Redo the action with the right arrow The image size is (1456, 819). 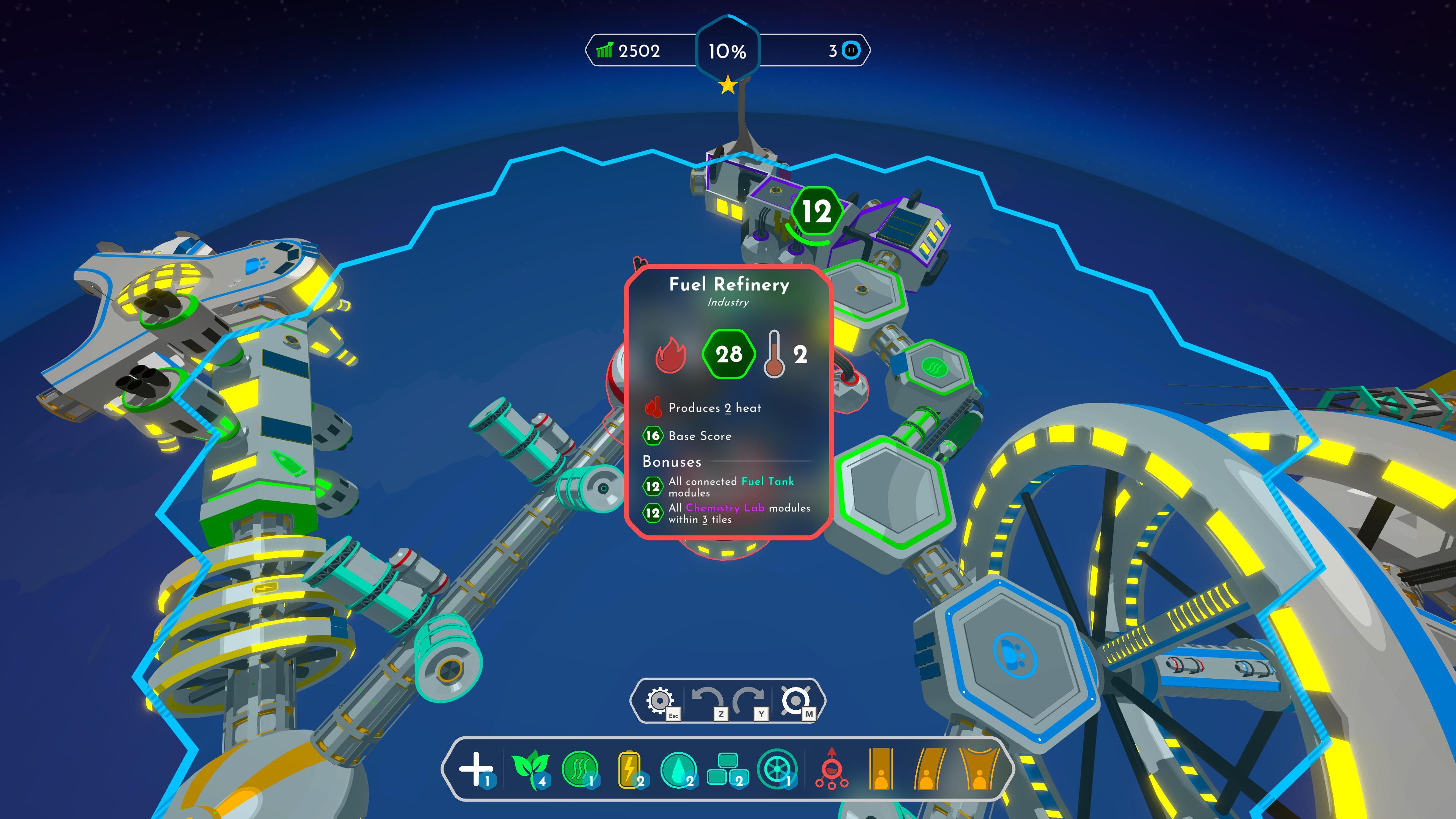[x=748, y=701]
